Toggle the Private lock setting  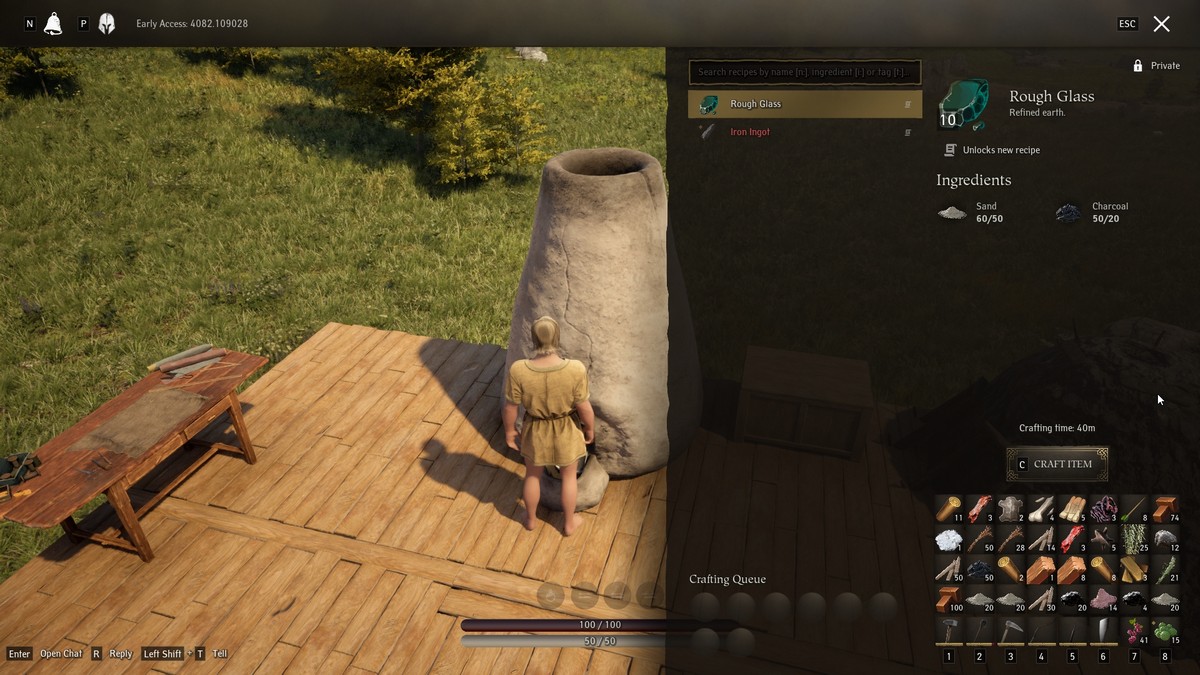(x=1156, y=66)
